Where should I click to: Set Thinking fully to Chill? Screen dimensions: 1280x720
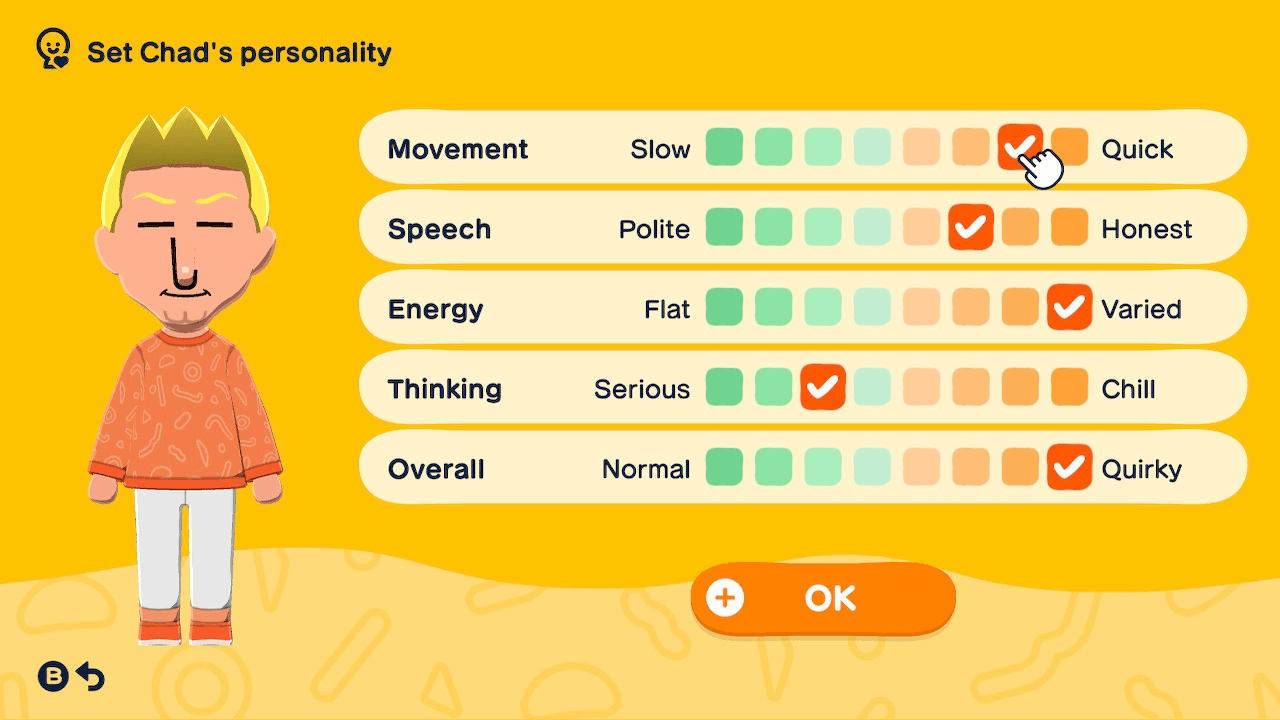1069,387
